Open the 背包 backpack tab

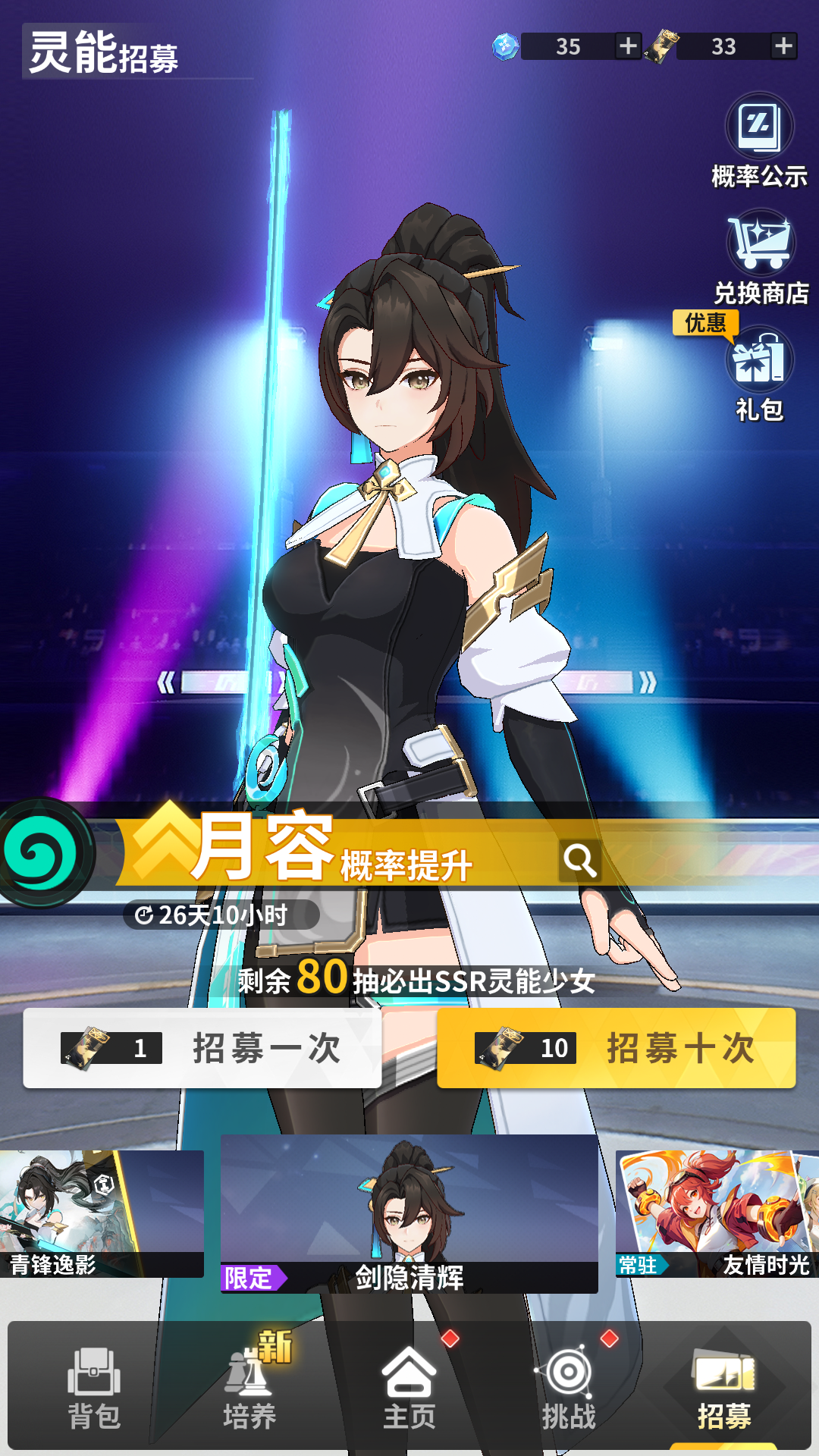(x=94, y=1388)
